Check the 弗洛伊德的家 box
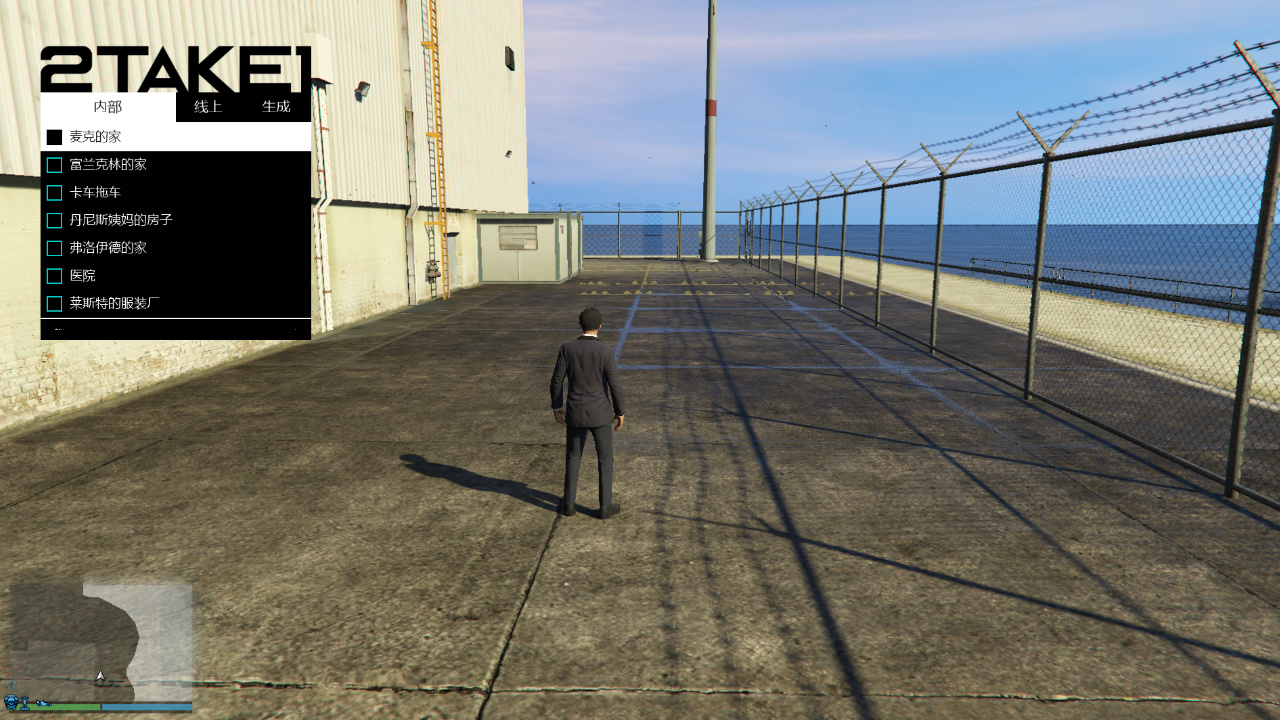 [55, 247]
